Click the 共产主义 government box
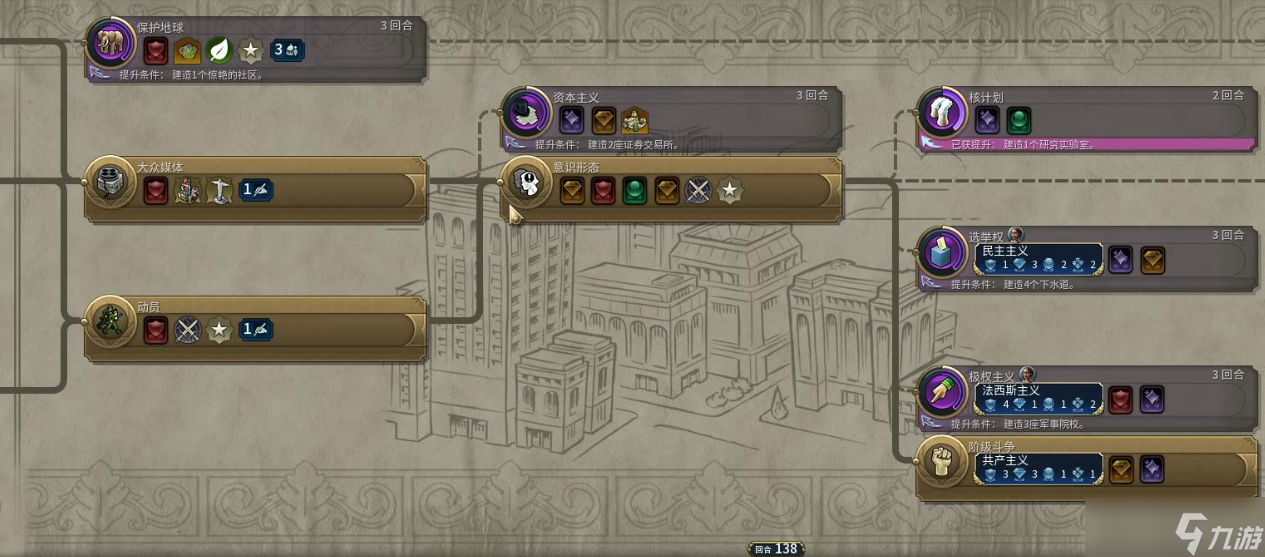The height and width of the screenshot is (557, 1265). click(x=1038, y=468)
